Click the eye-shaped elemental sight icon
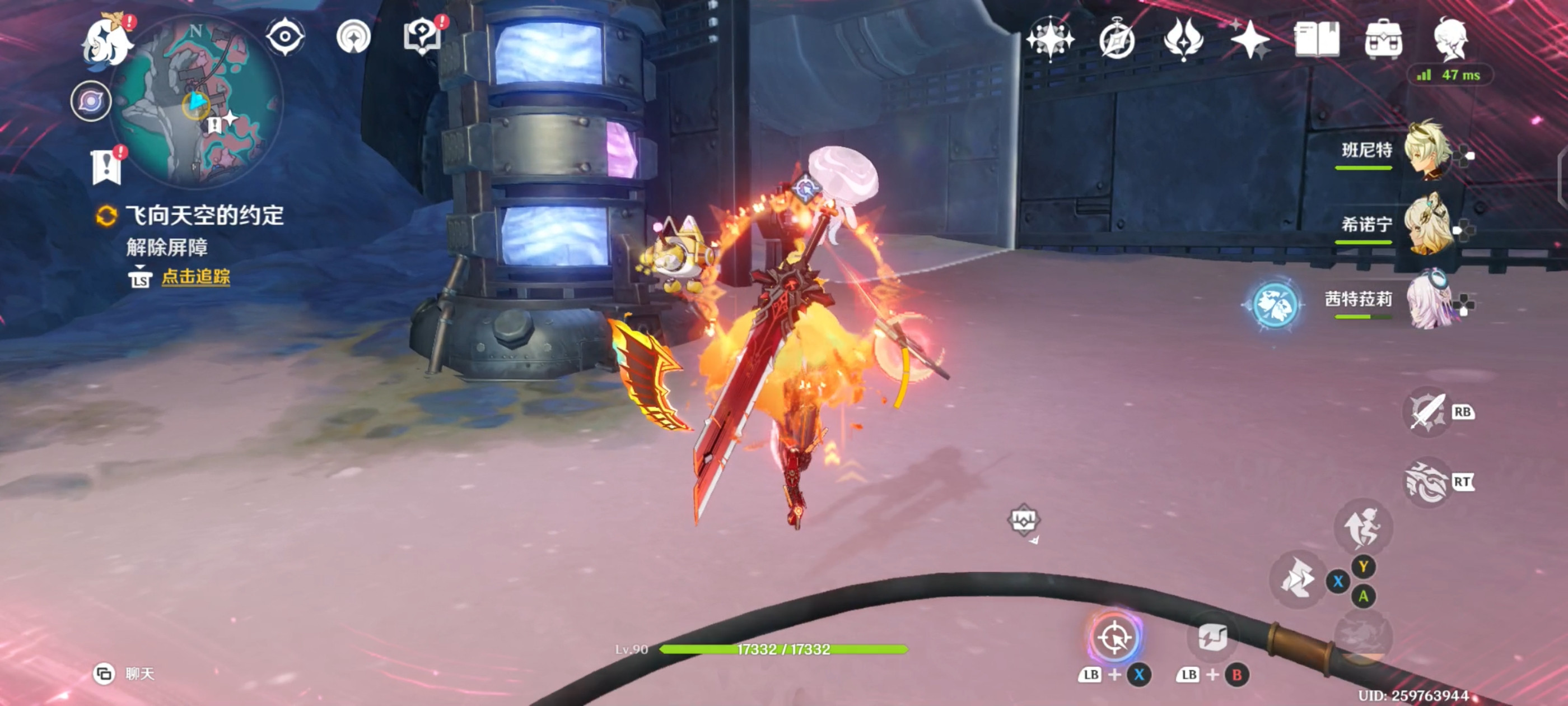Image resolution: width=1568 pixels, height=706 pixels. click(x=285, y=36)
